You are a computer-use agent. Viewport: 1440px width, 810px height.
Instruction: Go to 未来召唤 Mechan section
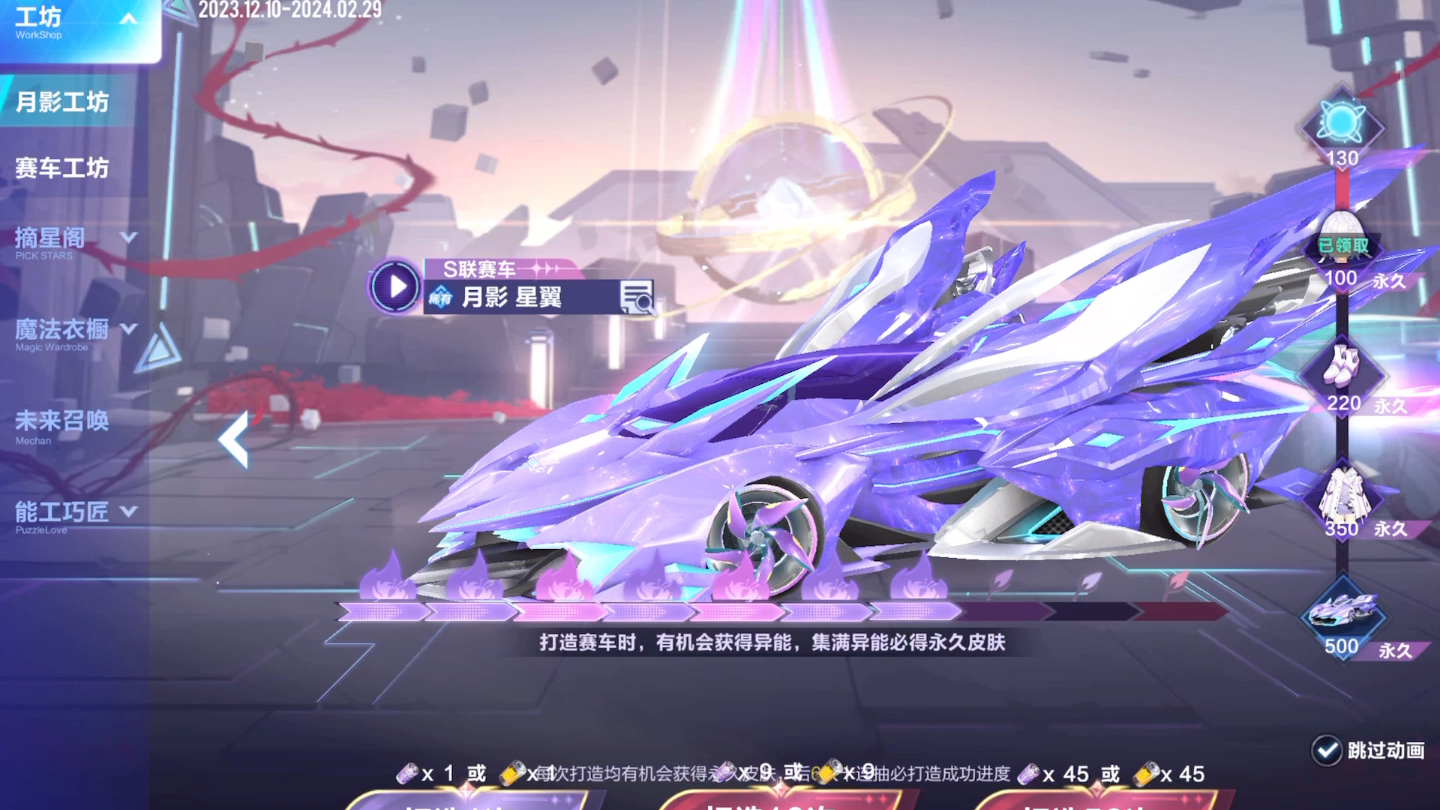(x=62, y=423)
